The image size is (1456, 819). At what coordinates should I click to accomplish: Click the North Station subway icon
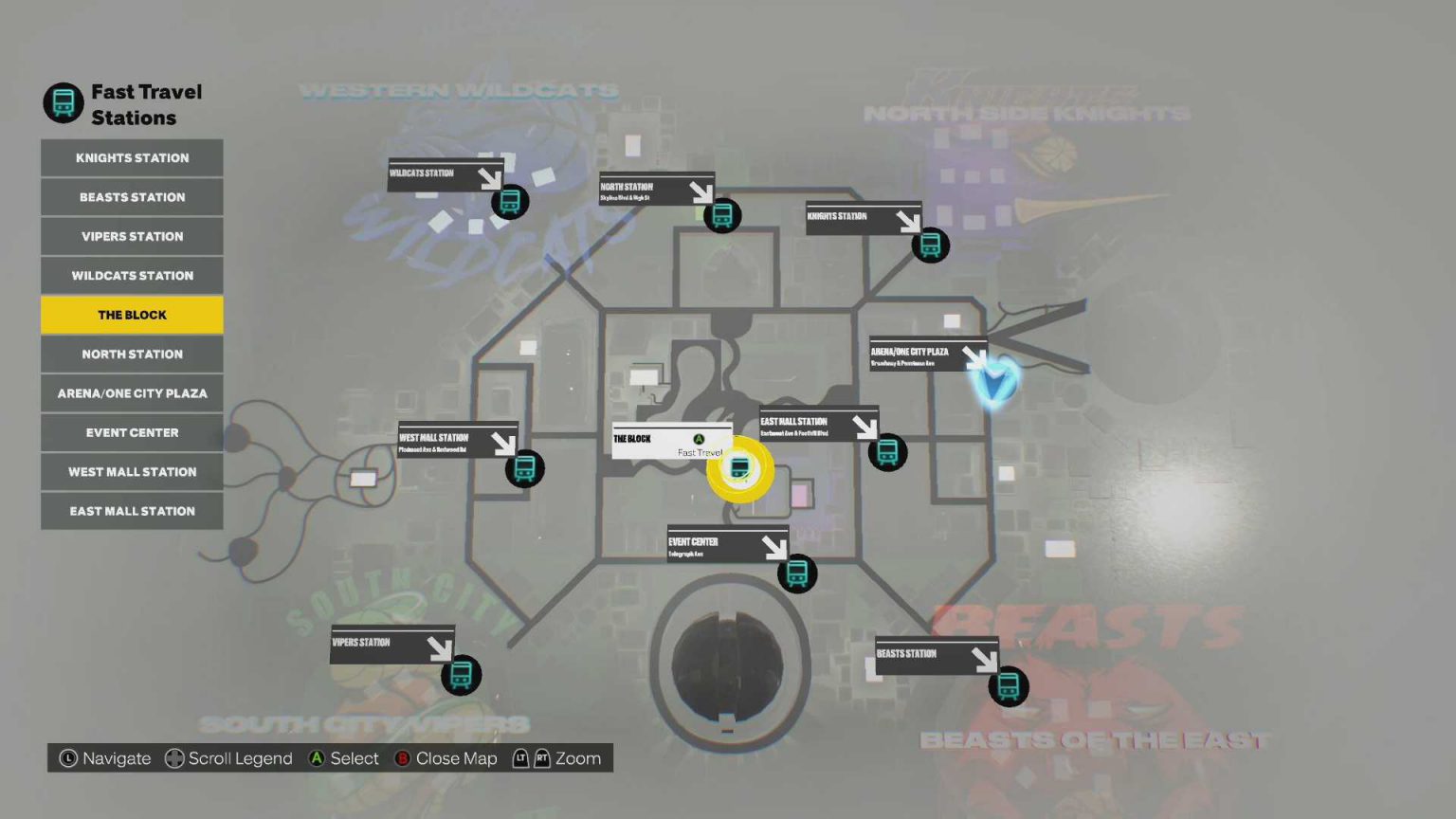pos(721,216)
